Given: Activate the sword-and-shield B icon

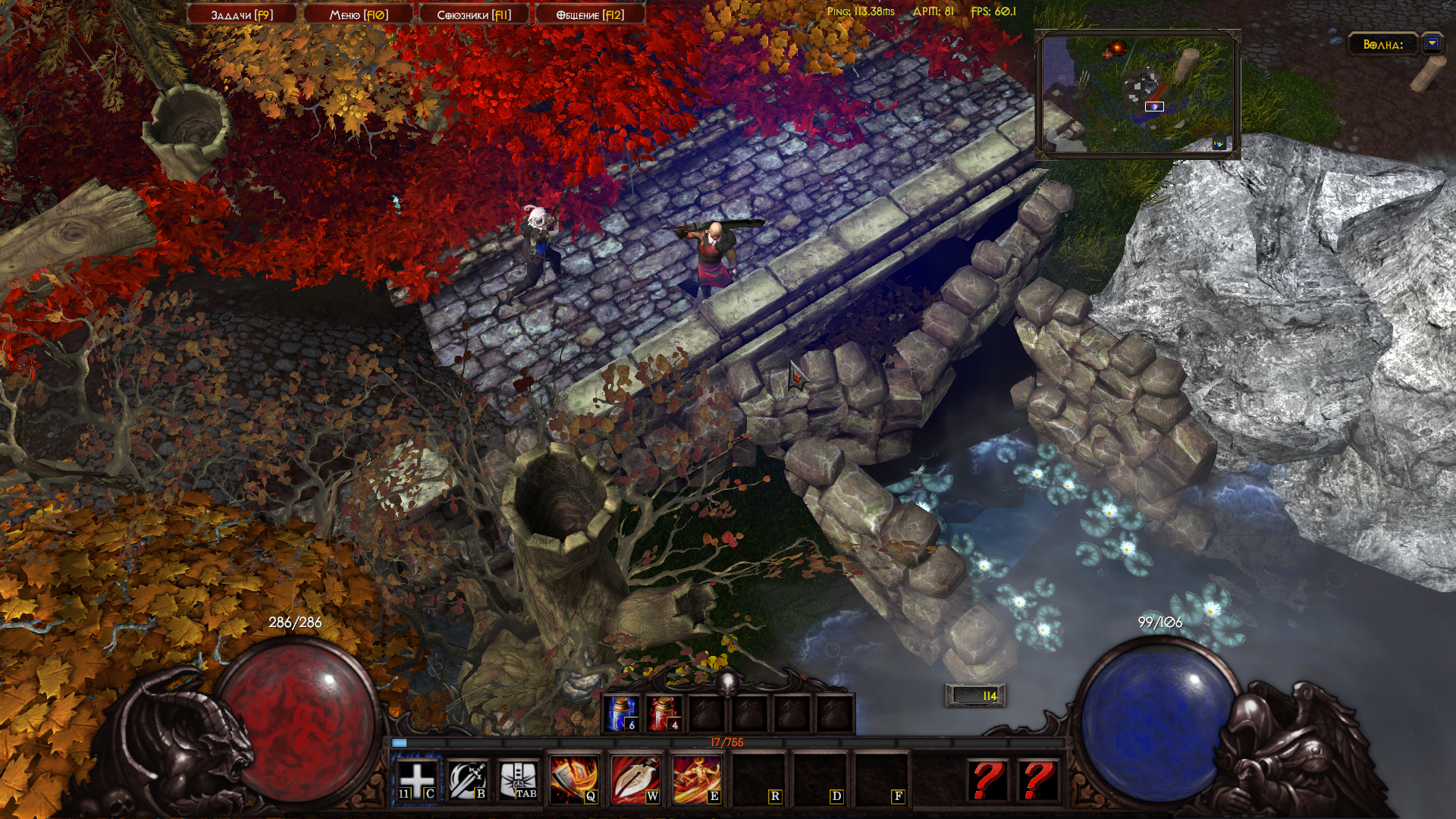Looking at the screenshot, I should tap(467, 780).
